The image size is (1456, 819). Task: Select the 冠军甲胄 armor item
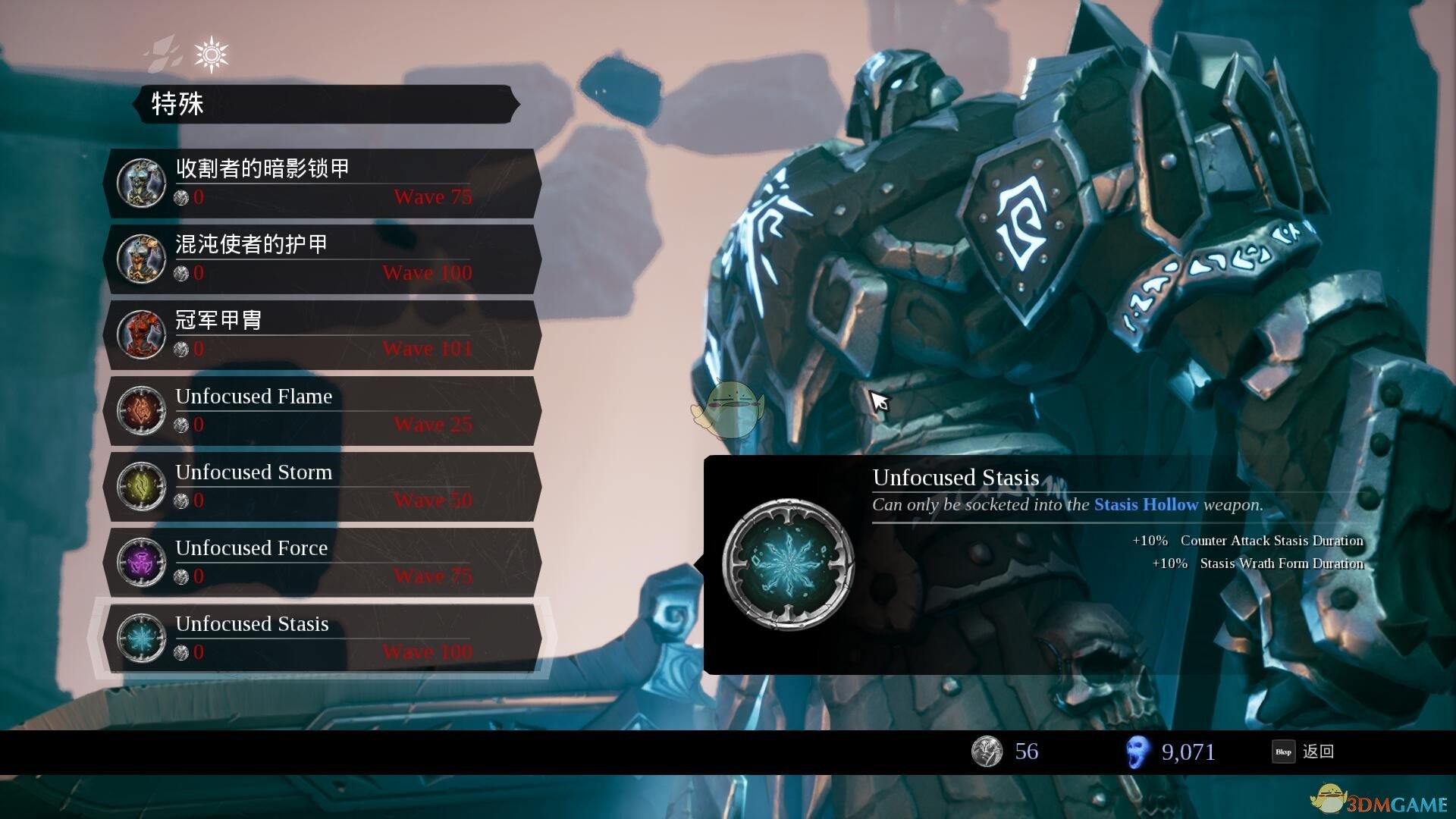[x=323, y=334]
